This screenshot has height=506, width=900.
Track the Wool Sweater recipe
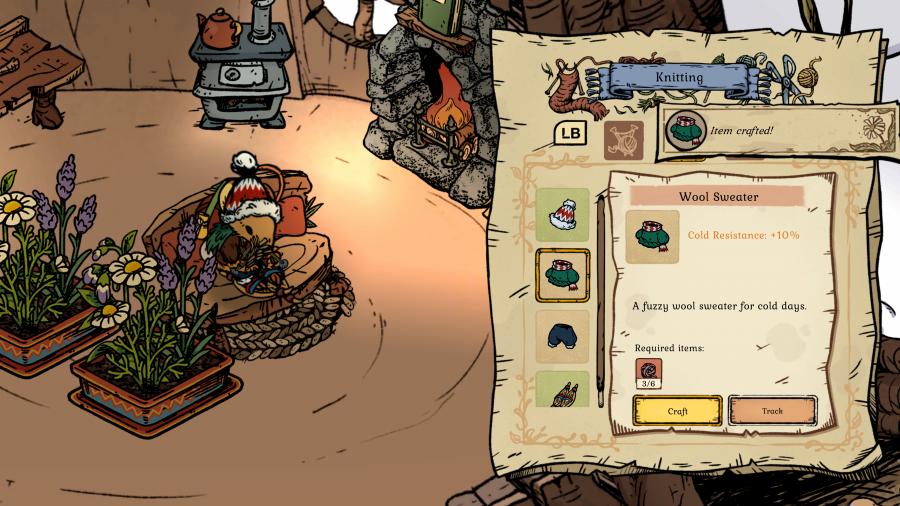772,410
